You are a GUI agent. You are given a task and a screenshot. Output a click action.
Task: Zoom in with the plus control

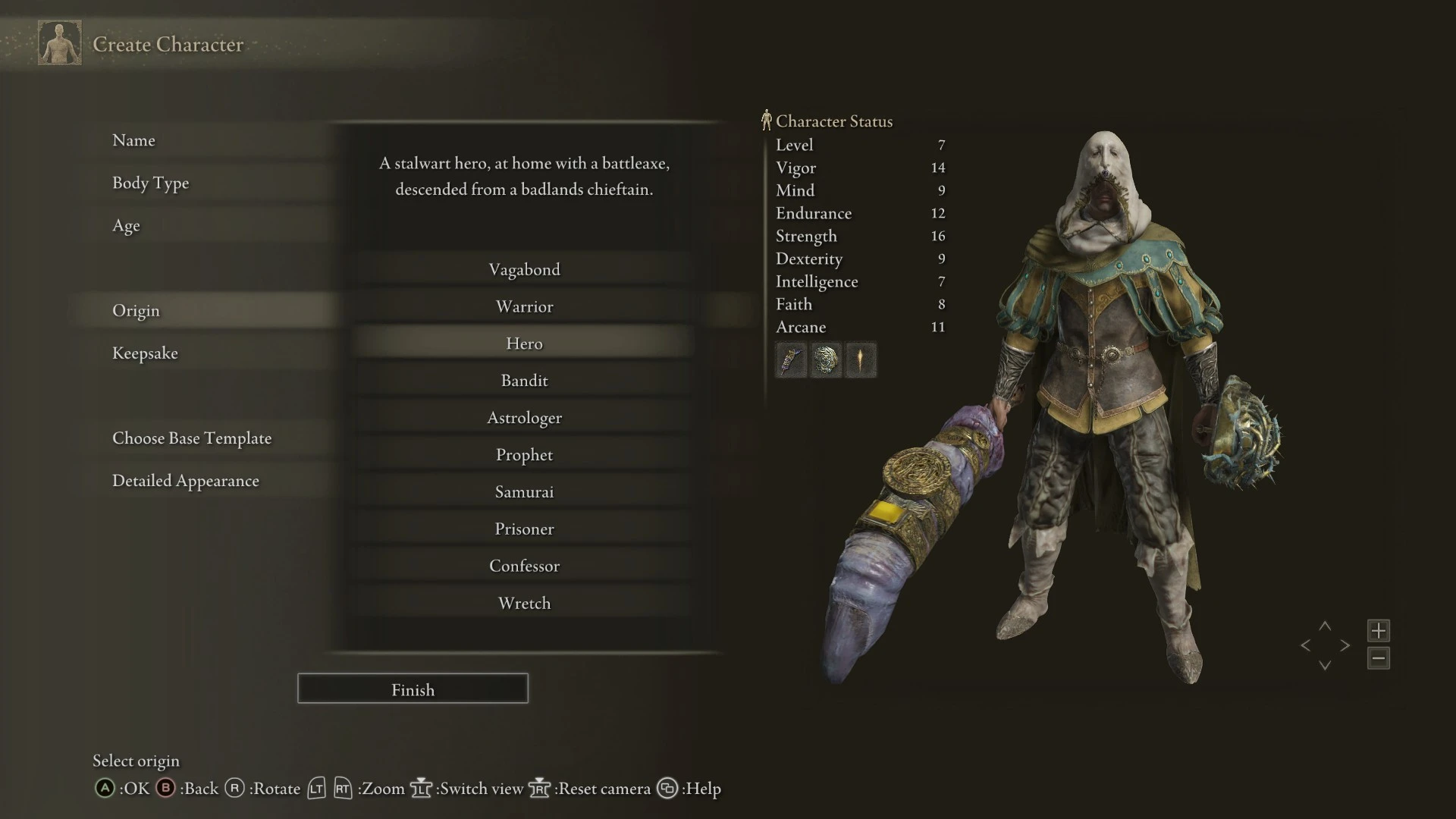[x=1379, y=630]
